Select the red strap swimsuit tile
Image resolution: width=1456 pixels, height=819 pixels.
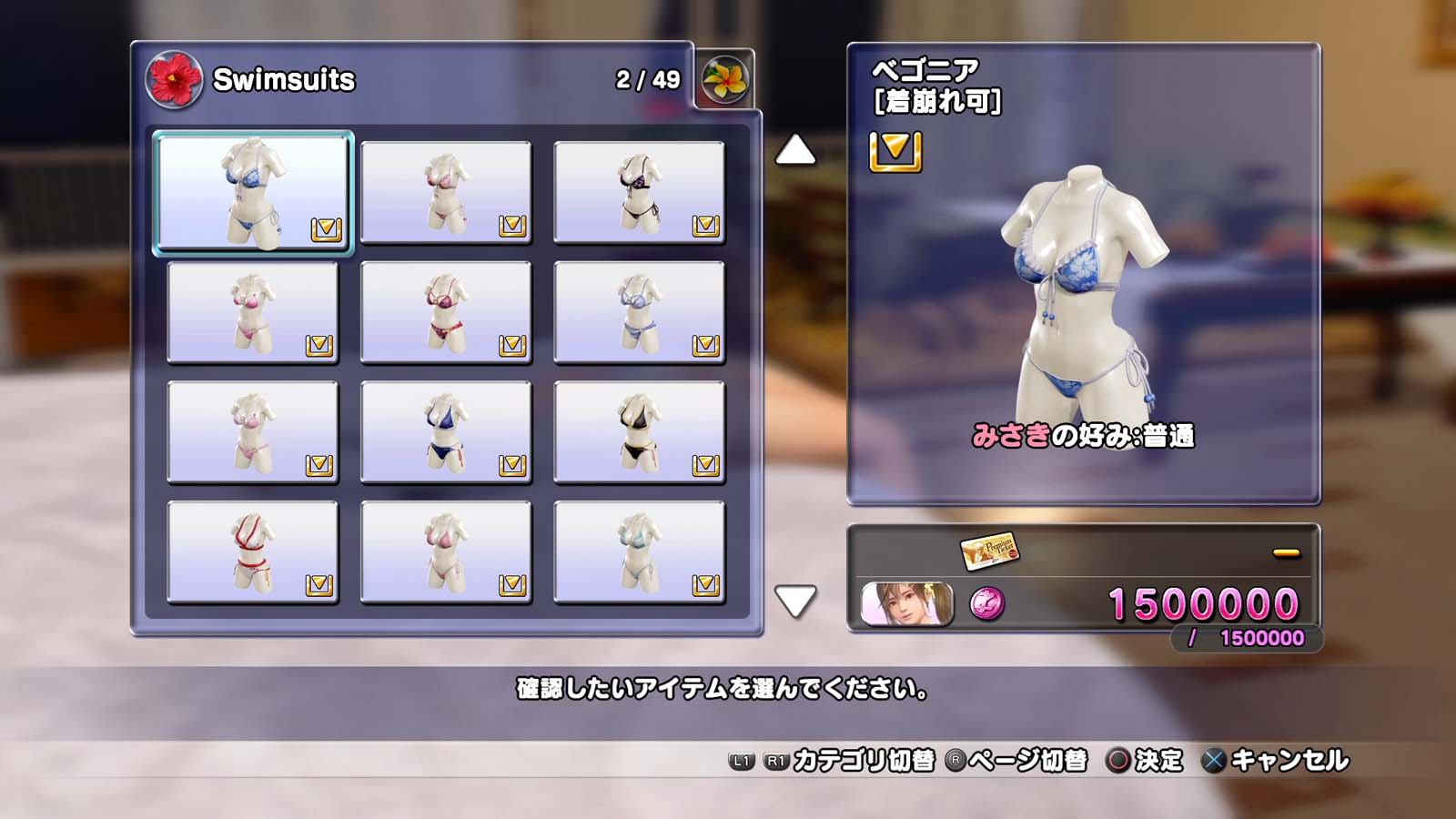(x=253, y=552)
